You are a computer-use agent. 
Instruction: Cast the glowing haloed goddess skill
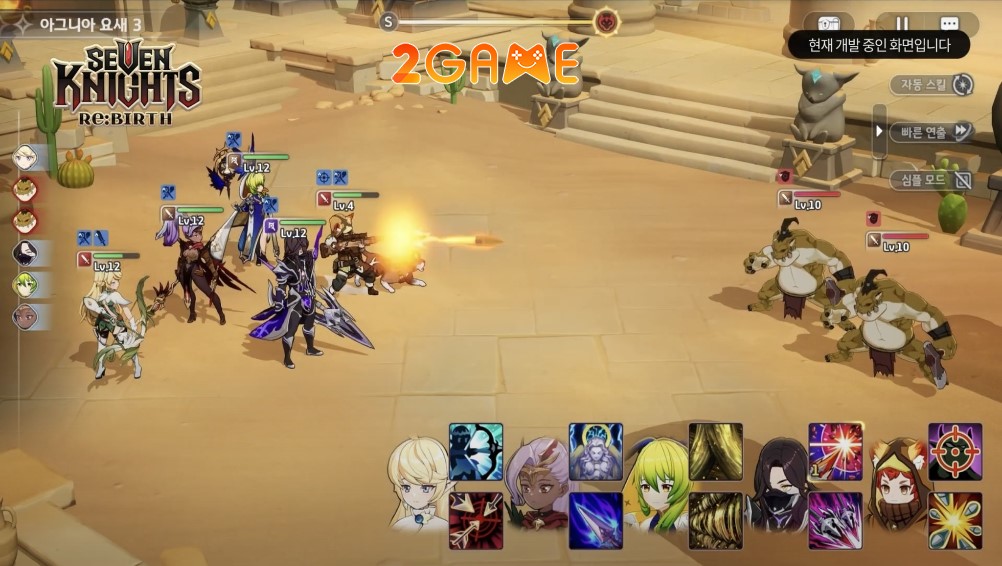click(x=596, y=451)
